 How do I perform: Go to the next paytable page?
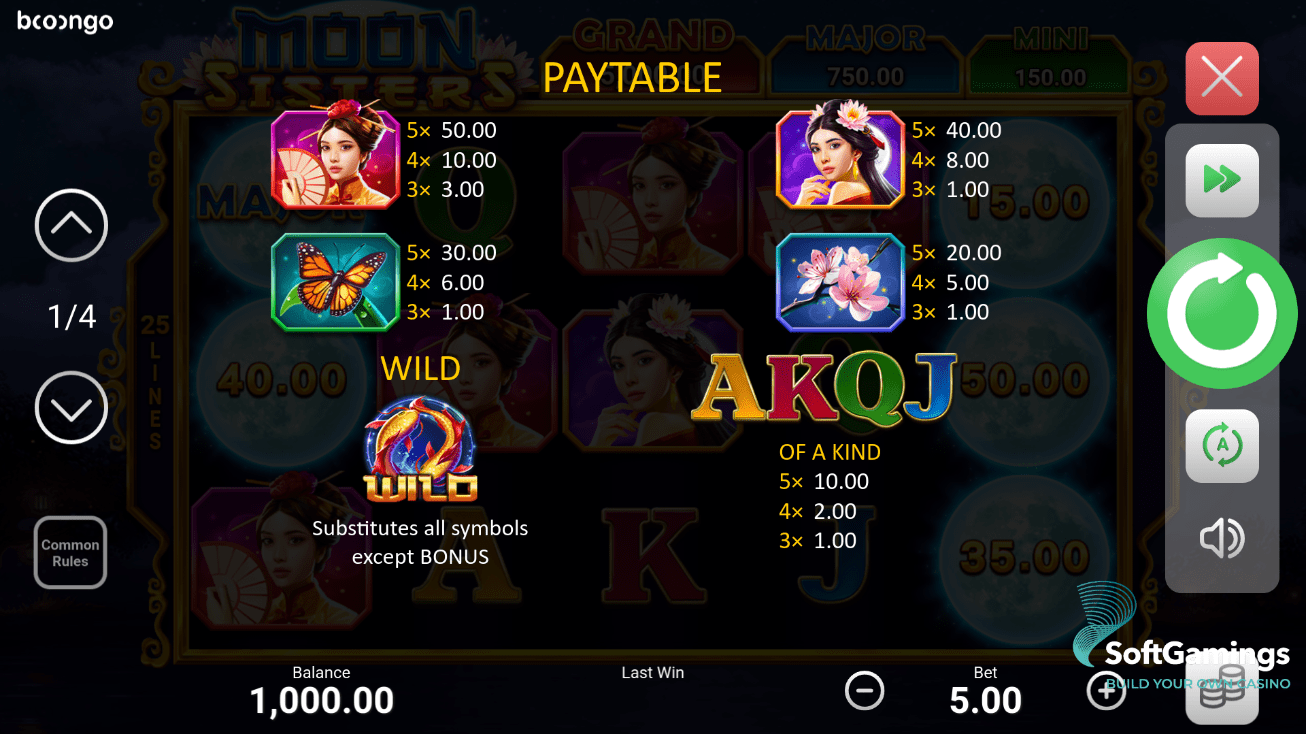coord(70,408)
